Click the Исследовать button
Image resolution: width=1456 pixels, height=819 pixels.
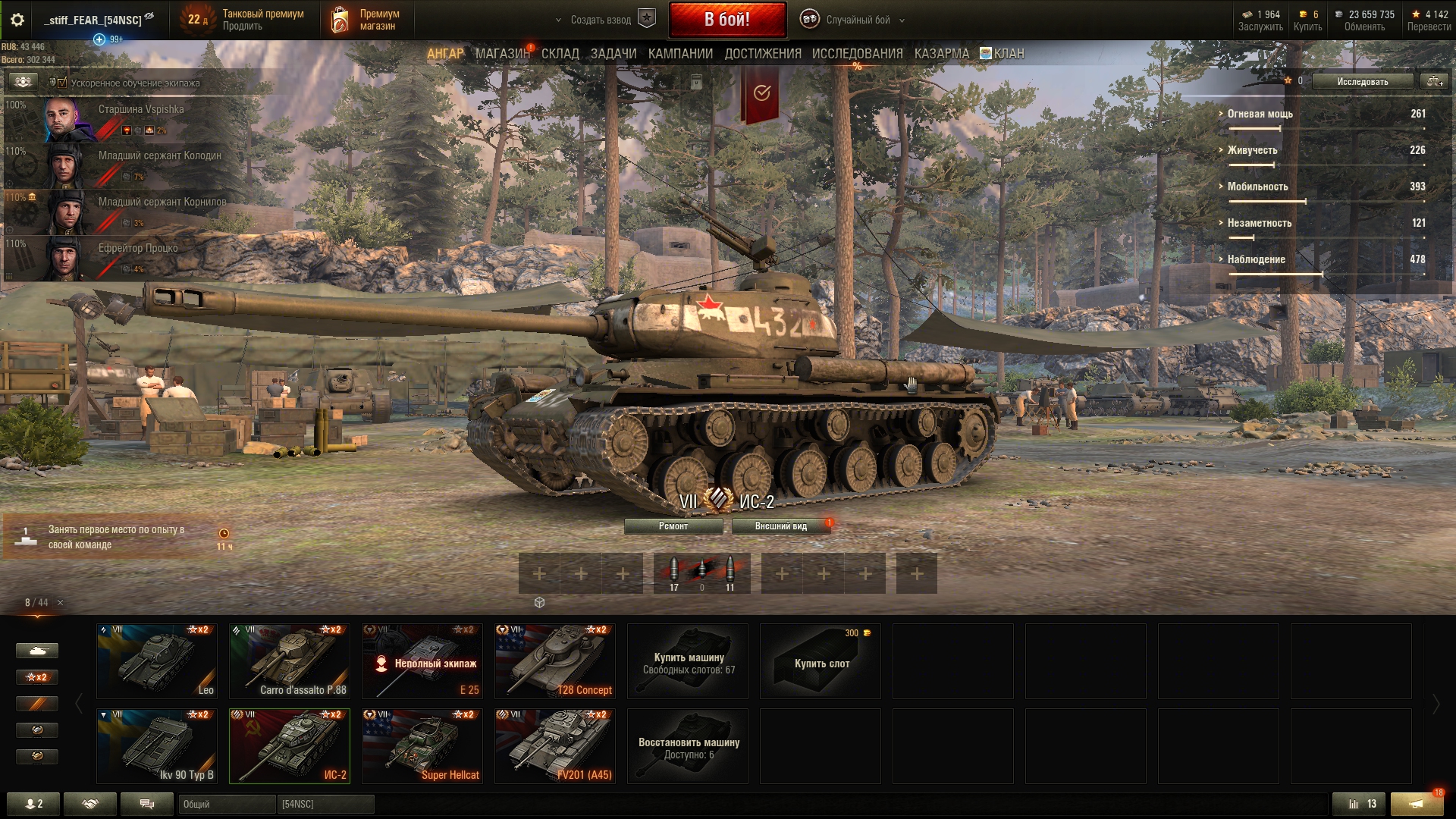click(1362, 81)
